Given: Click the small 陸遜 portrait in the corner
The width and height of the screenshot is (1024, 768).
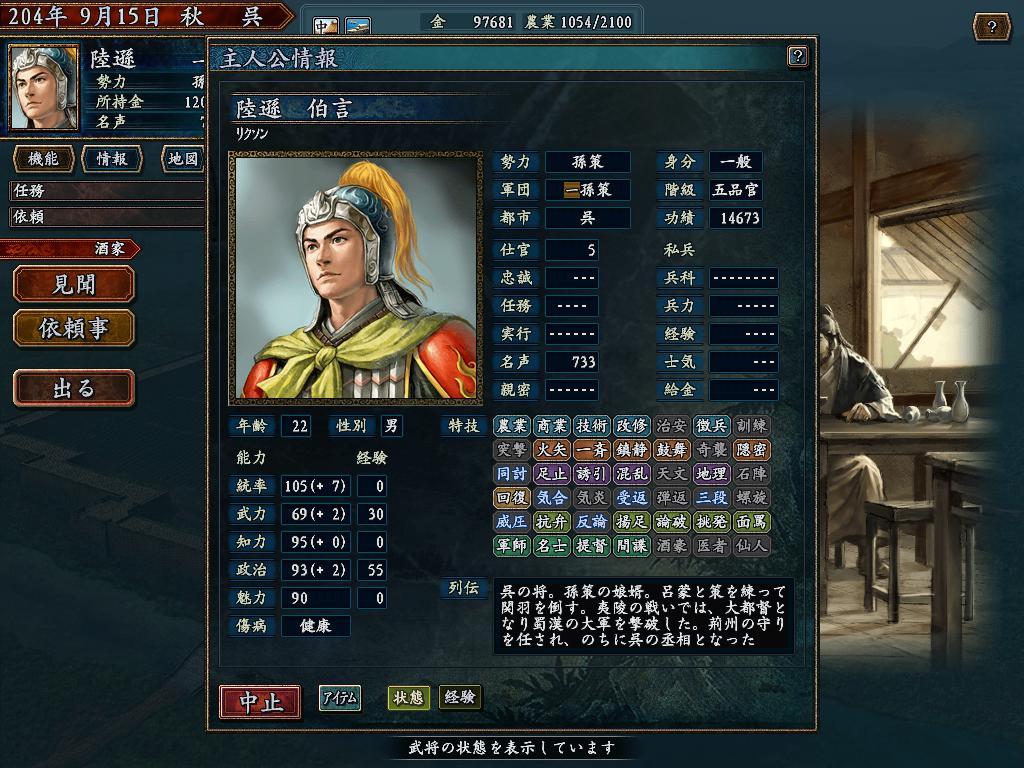Looking at the screenshot, I should click(x=44, y=87).
